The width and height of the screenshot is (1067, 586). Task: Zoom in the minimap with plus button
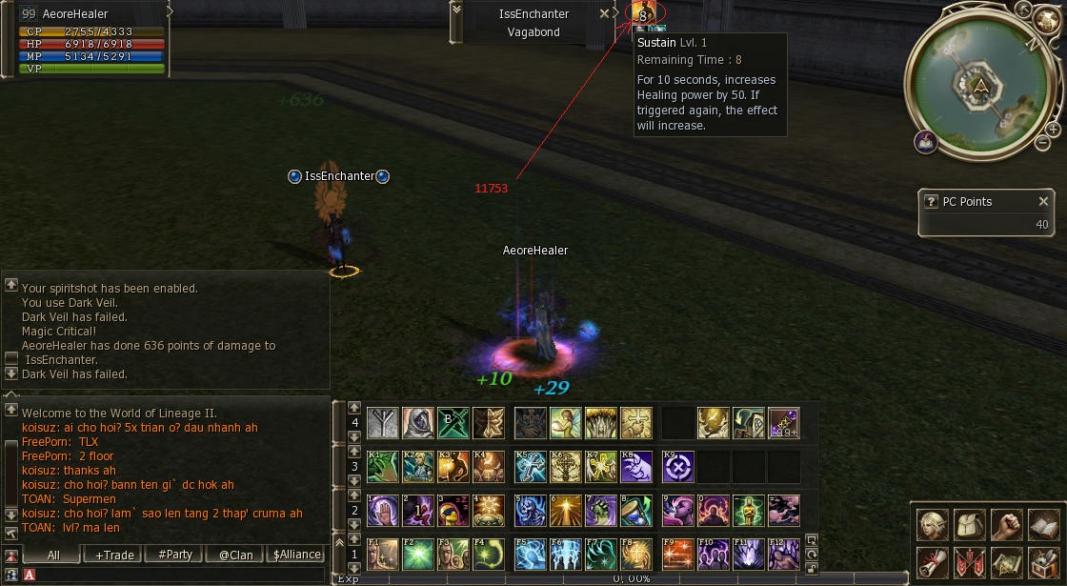click(x=1052, y=130)
